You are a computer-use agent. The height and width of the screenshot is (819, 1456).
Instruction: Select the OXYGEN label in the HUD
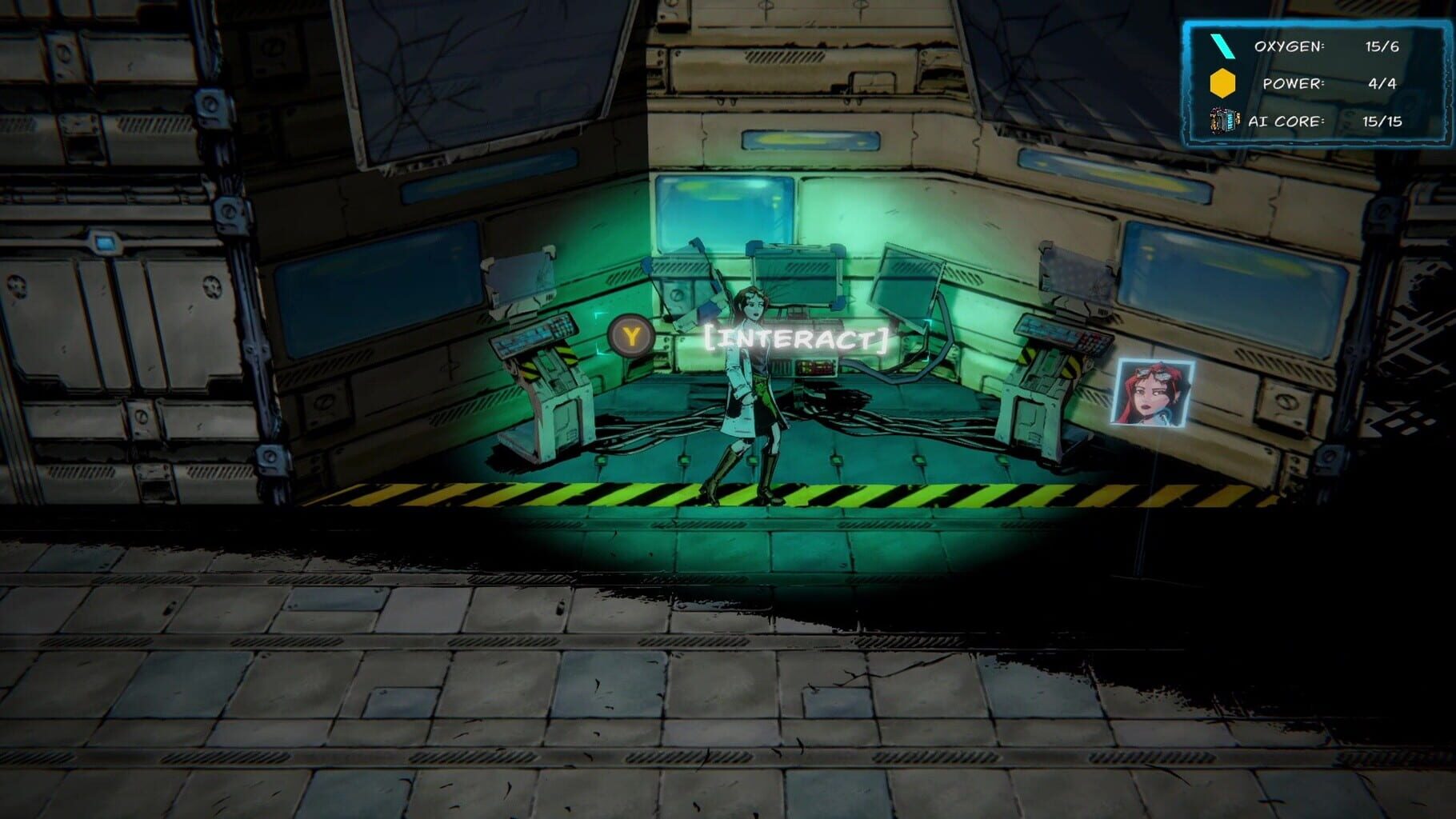(1291, 45)
